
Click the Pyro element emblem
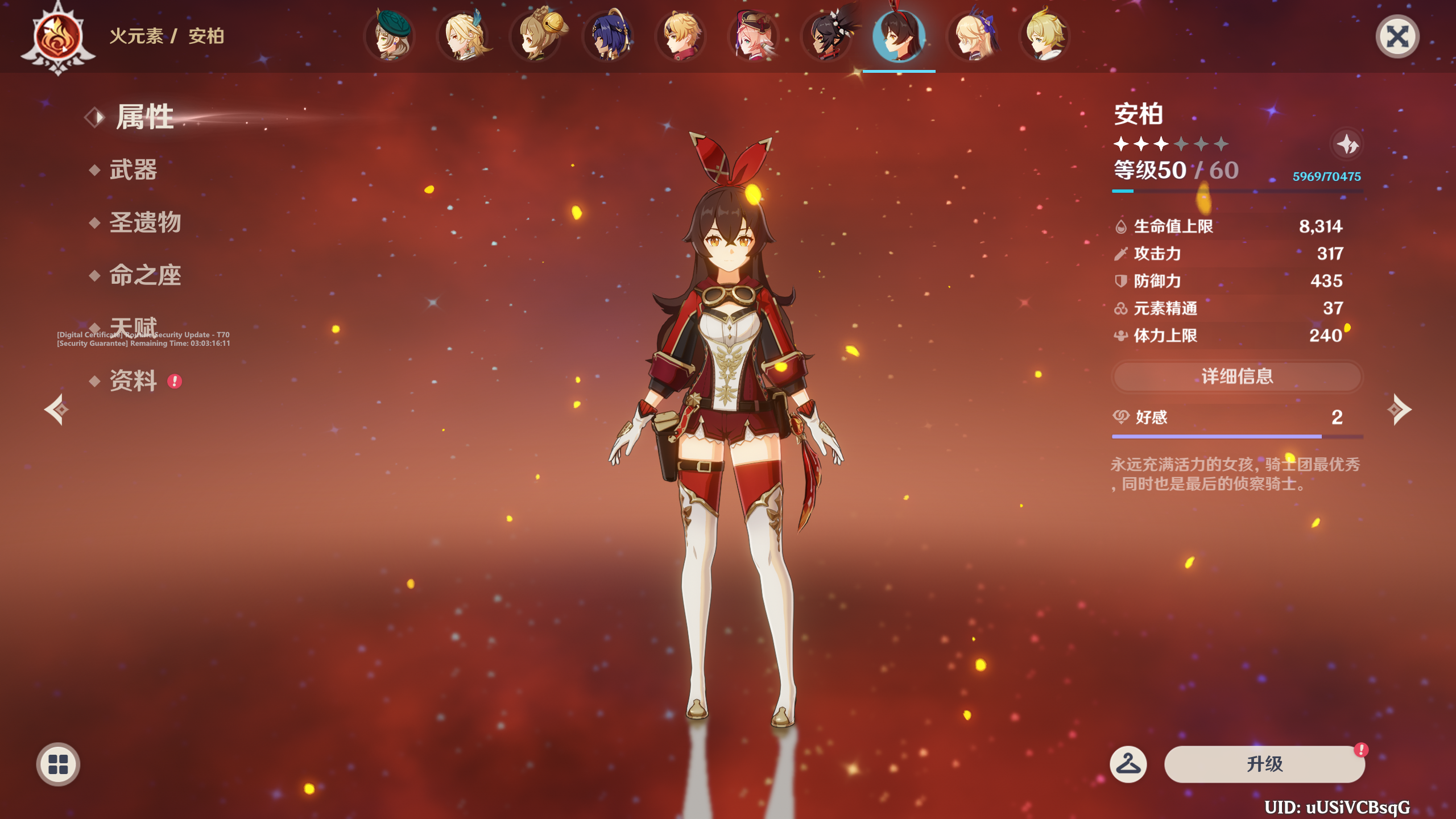[x=58, y=38]
